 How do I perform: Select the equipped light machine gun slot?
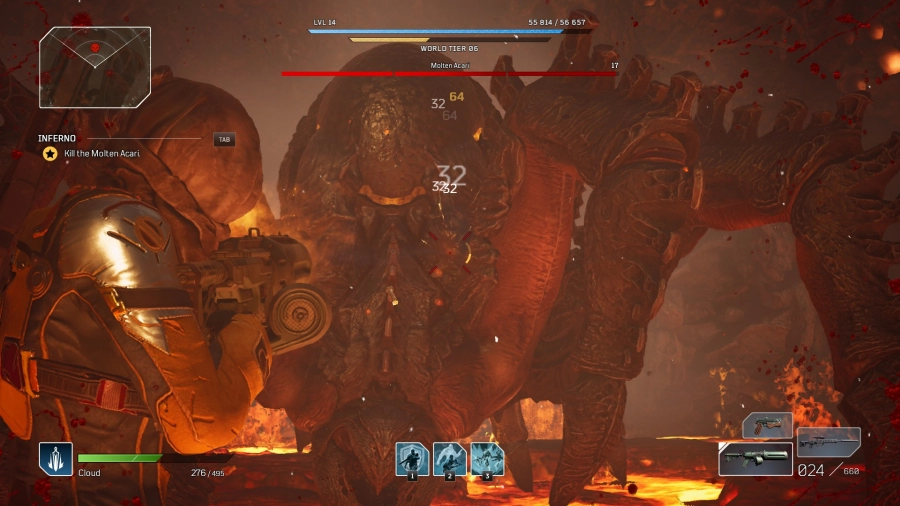tap(755, 458)
